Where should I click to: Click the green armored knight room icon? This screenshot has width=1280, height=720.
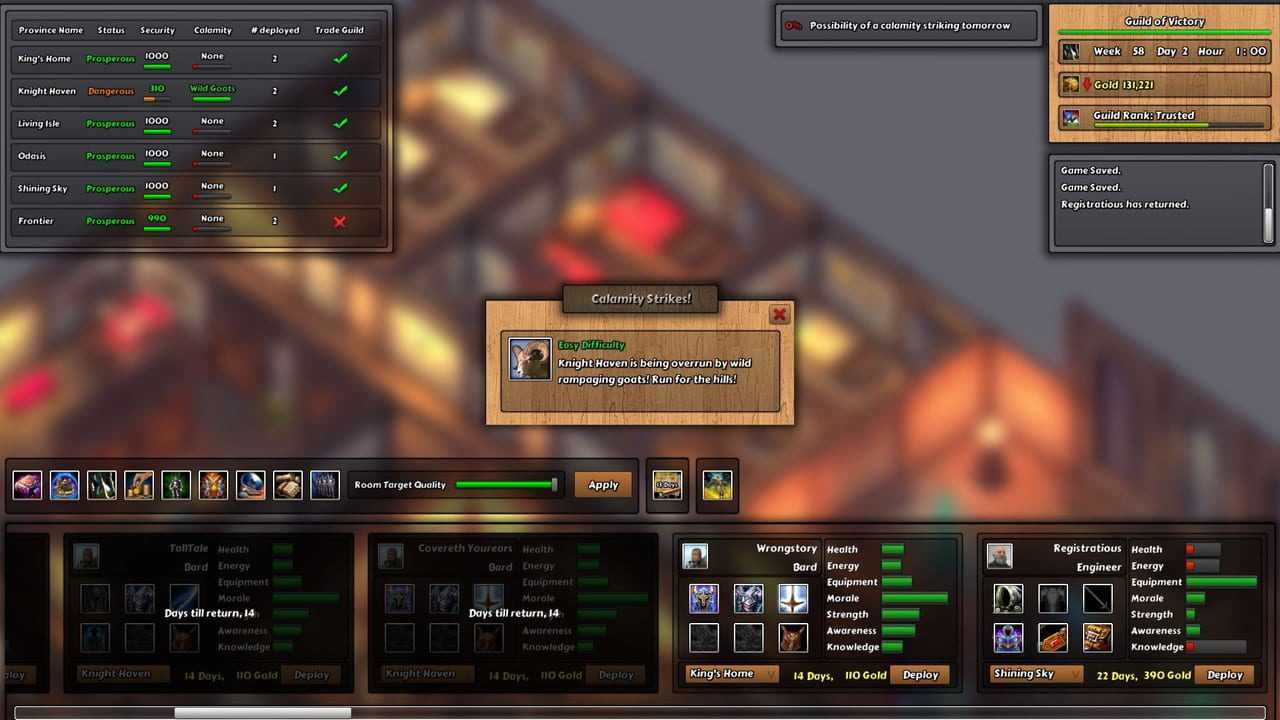coord(176,486)
